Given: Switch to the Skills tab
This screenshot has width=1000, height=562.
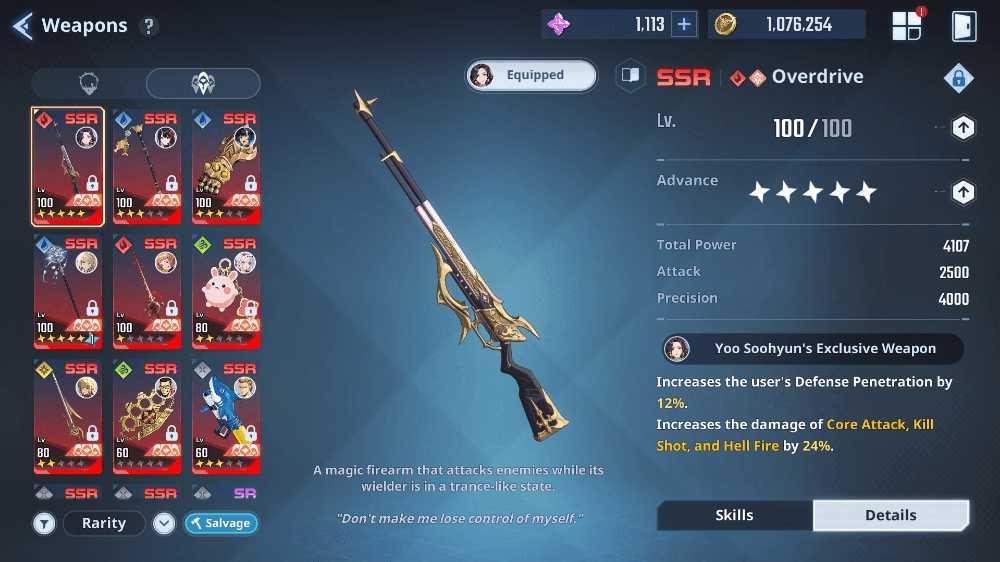Looking at the screenshot, I should (x=734, y=515).
